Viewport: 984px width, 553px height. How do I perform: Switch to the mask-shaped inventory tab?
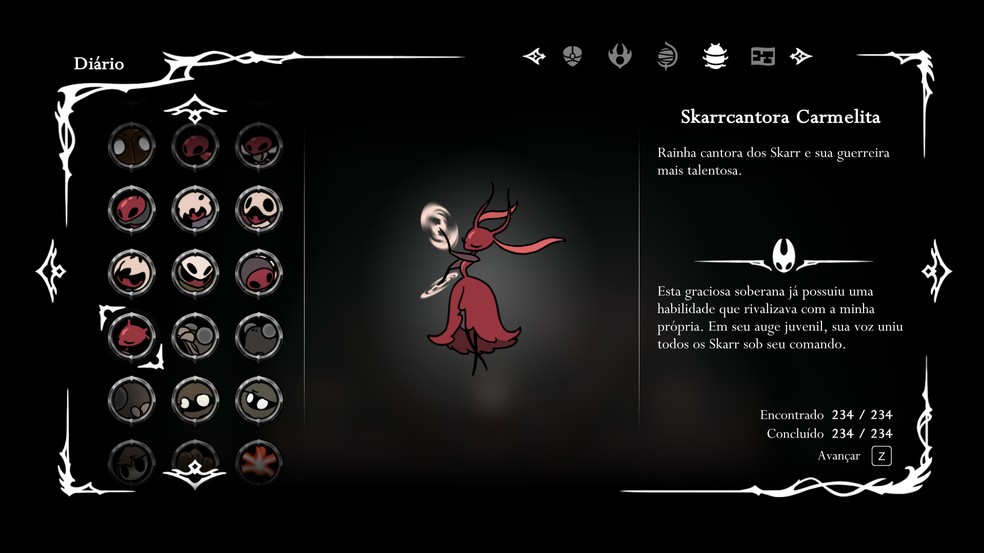pos(572,56)
